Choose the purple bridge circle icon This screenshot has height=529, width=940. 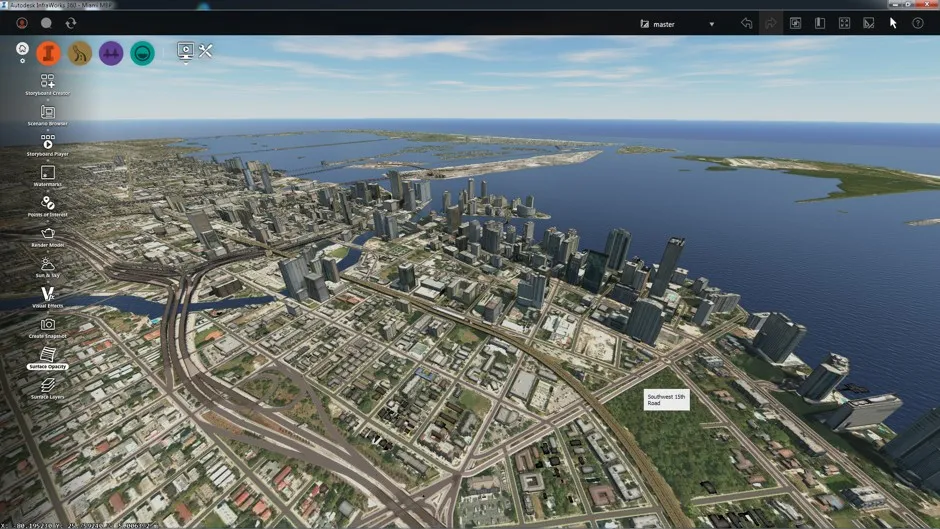point(111,53)
